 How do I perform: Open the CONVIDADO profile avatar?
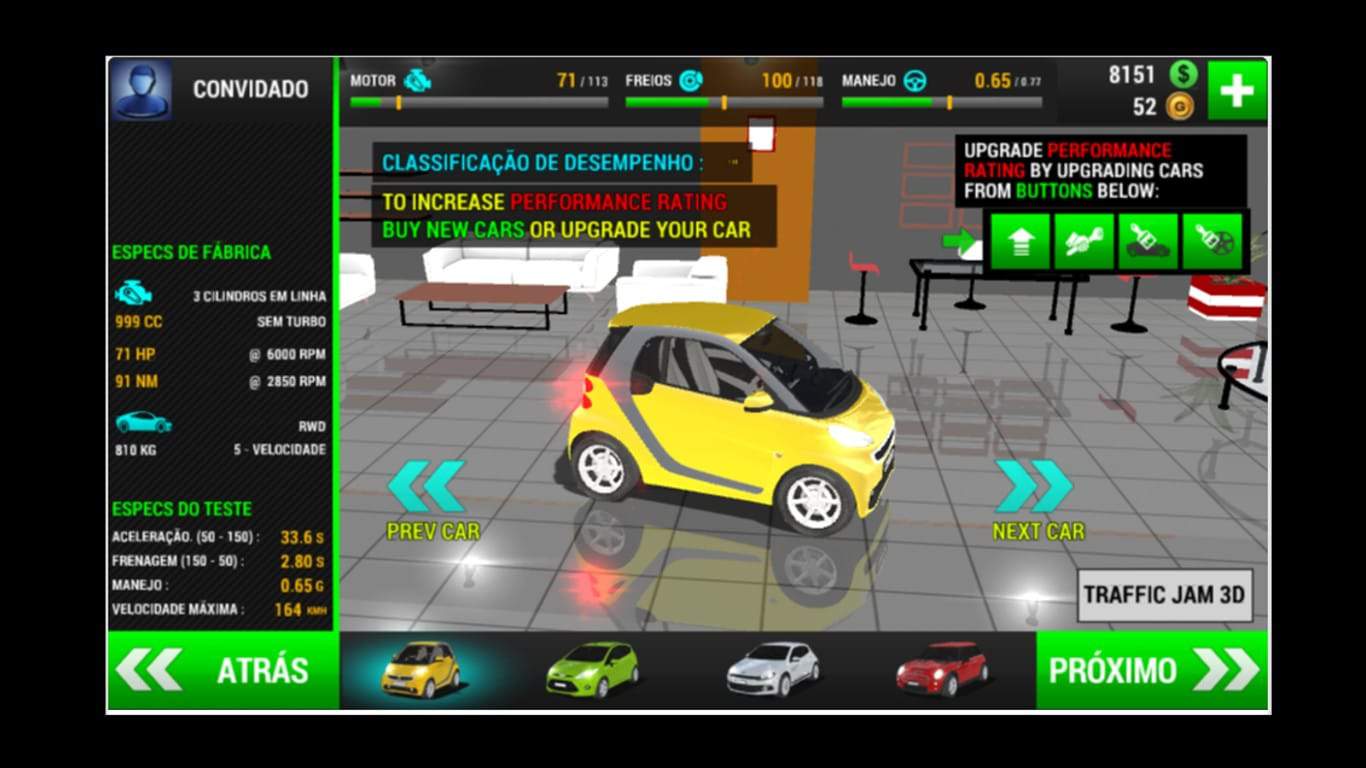point(142,88)
